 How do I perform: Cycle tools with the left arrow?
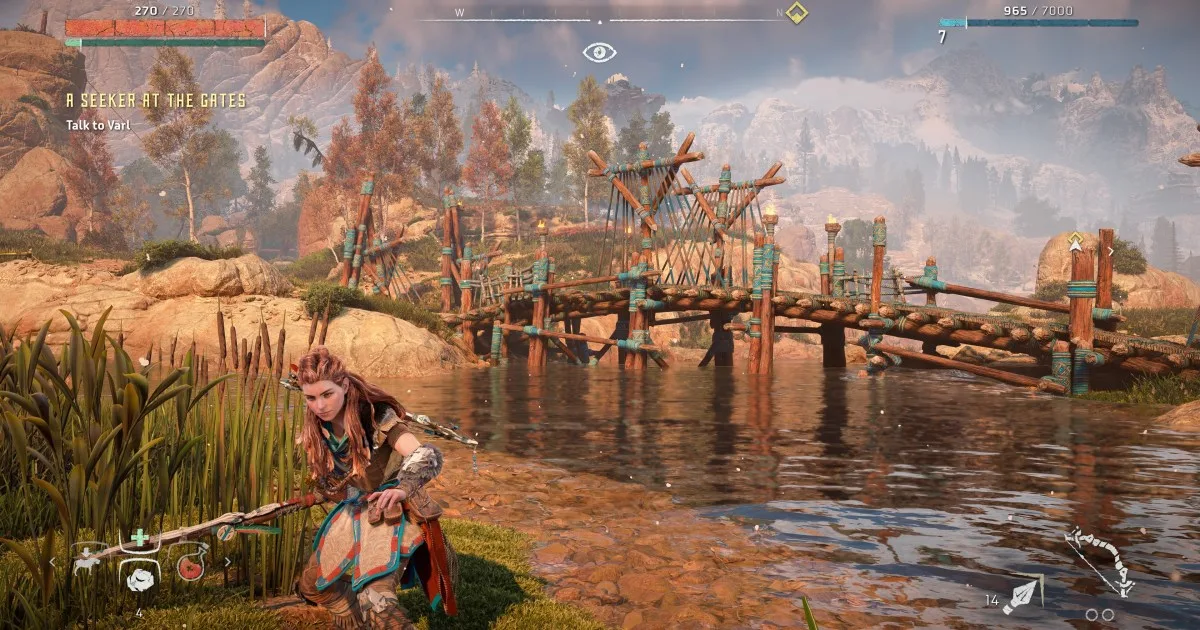click(53, 563)
